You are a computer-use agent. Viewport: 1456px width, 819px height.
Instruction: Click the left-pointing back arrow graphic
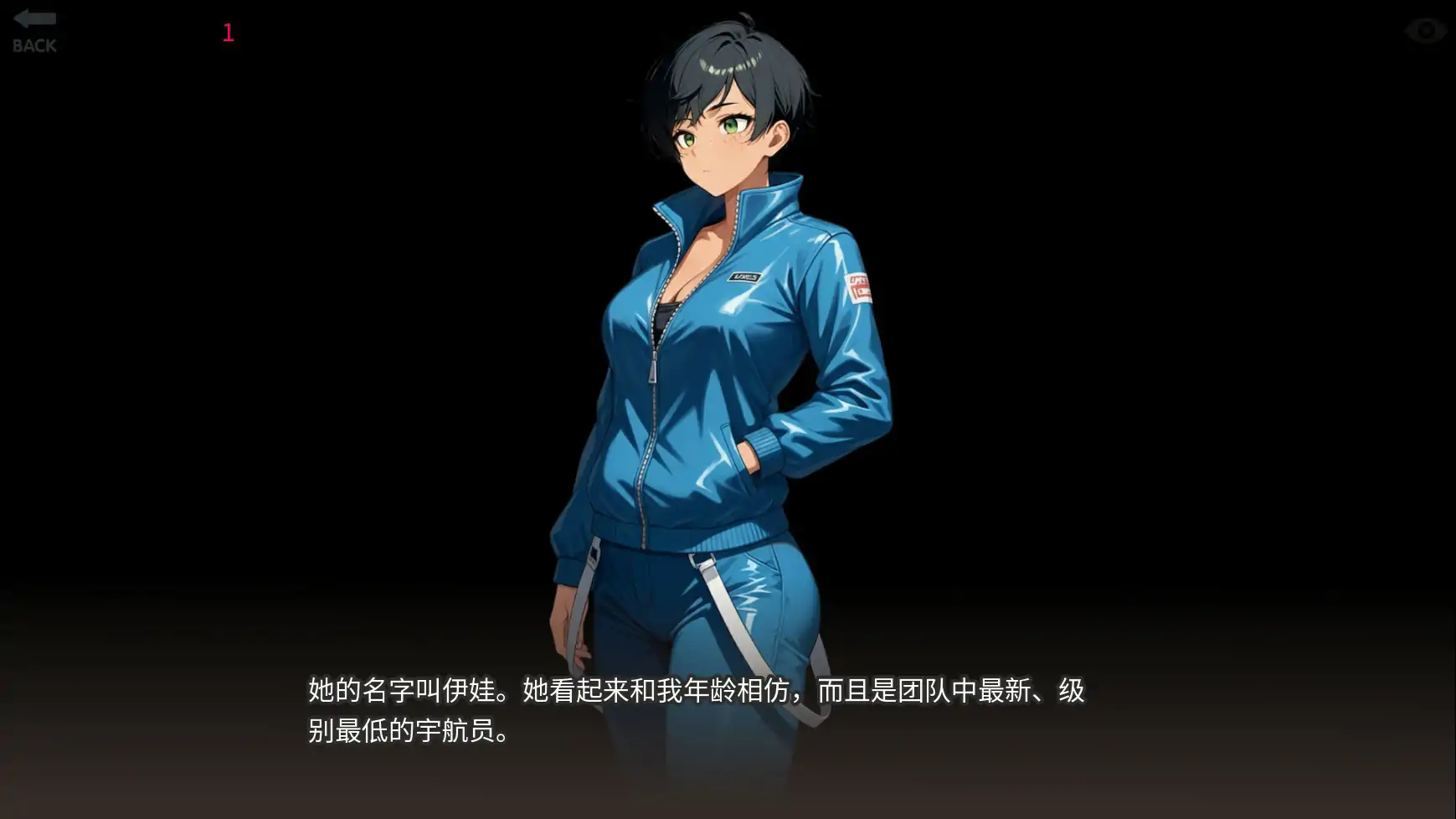33,18
